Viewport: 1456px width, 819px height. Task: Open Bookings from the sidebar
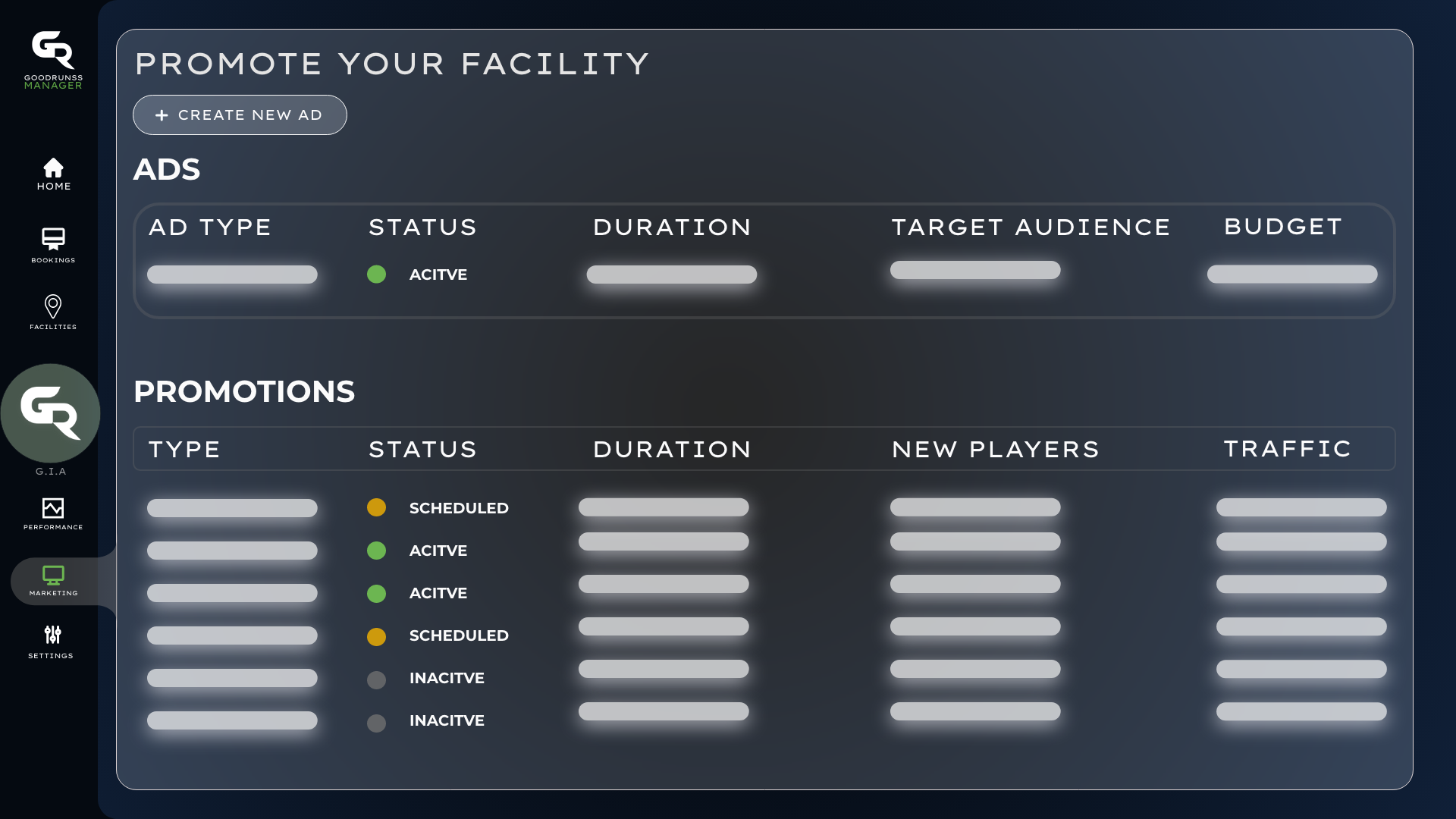point(53,240)
